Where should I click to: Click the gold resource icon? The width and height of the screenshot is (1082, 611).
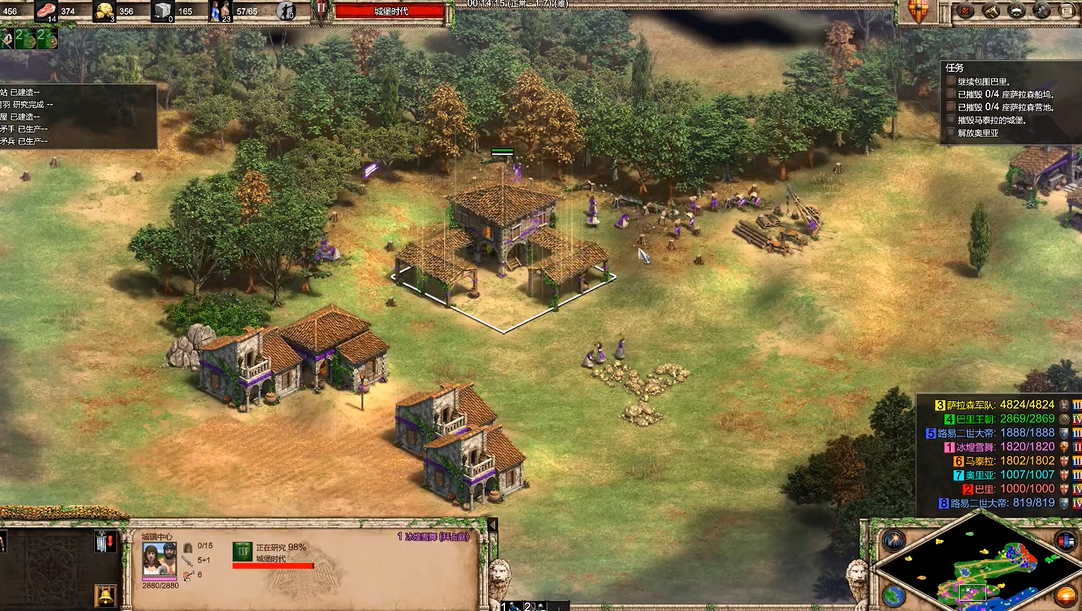pos(104,12)
